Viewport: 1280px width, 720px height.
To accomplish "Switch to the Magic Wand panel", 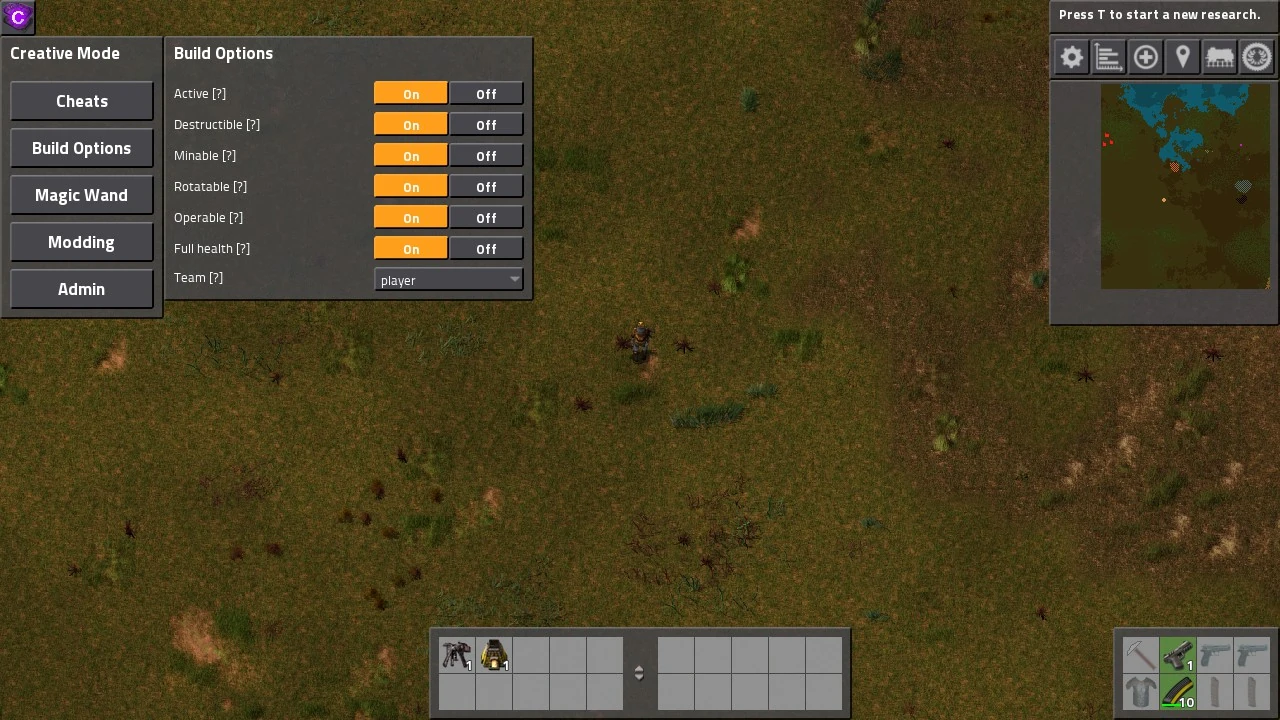I will 81,195.
